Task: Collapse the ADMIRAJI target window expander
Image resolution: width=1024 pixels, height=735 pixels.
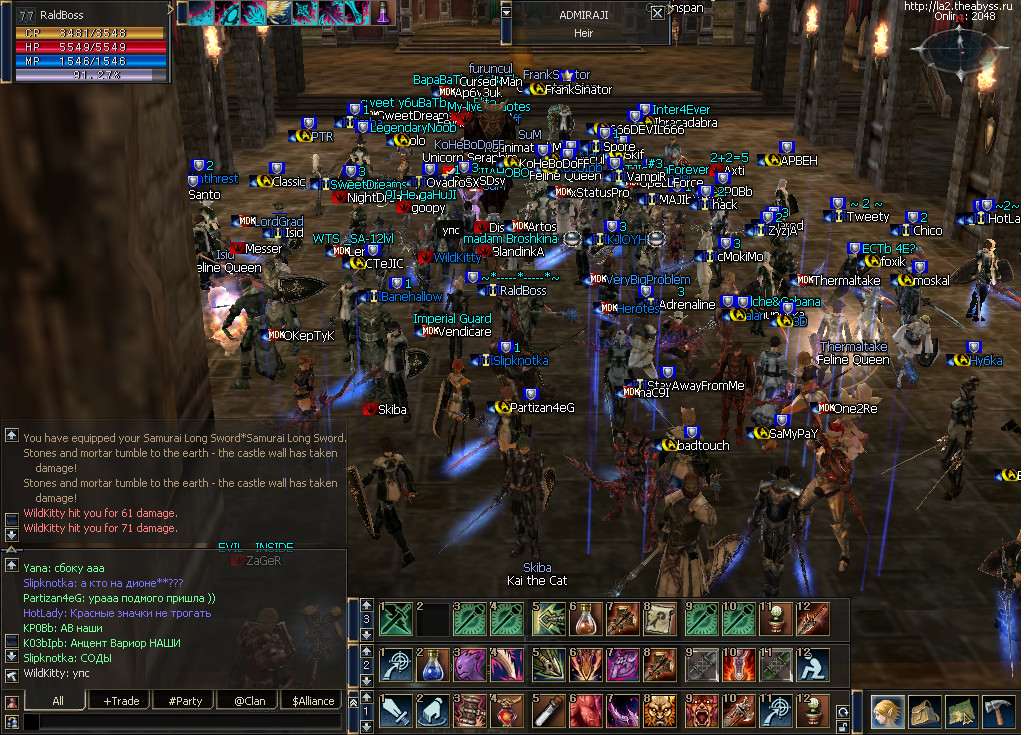Action: (507, 13)
